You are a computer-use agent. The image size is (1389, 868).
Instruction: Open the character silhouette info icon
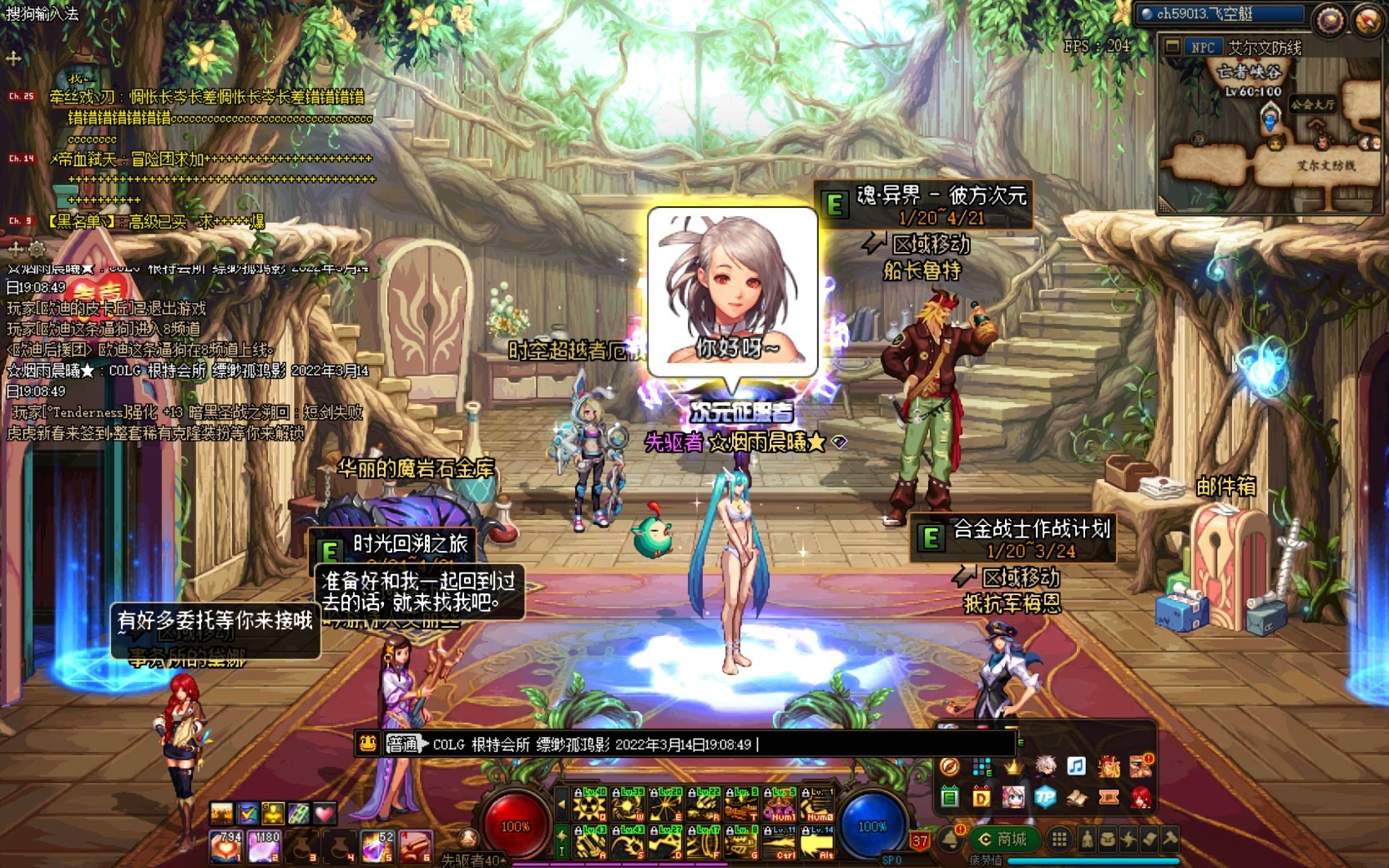tap(1088, 840)
